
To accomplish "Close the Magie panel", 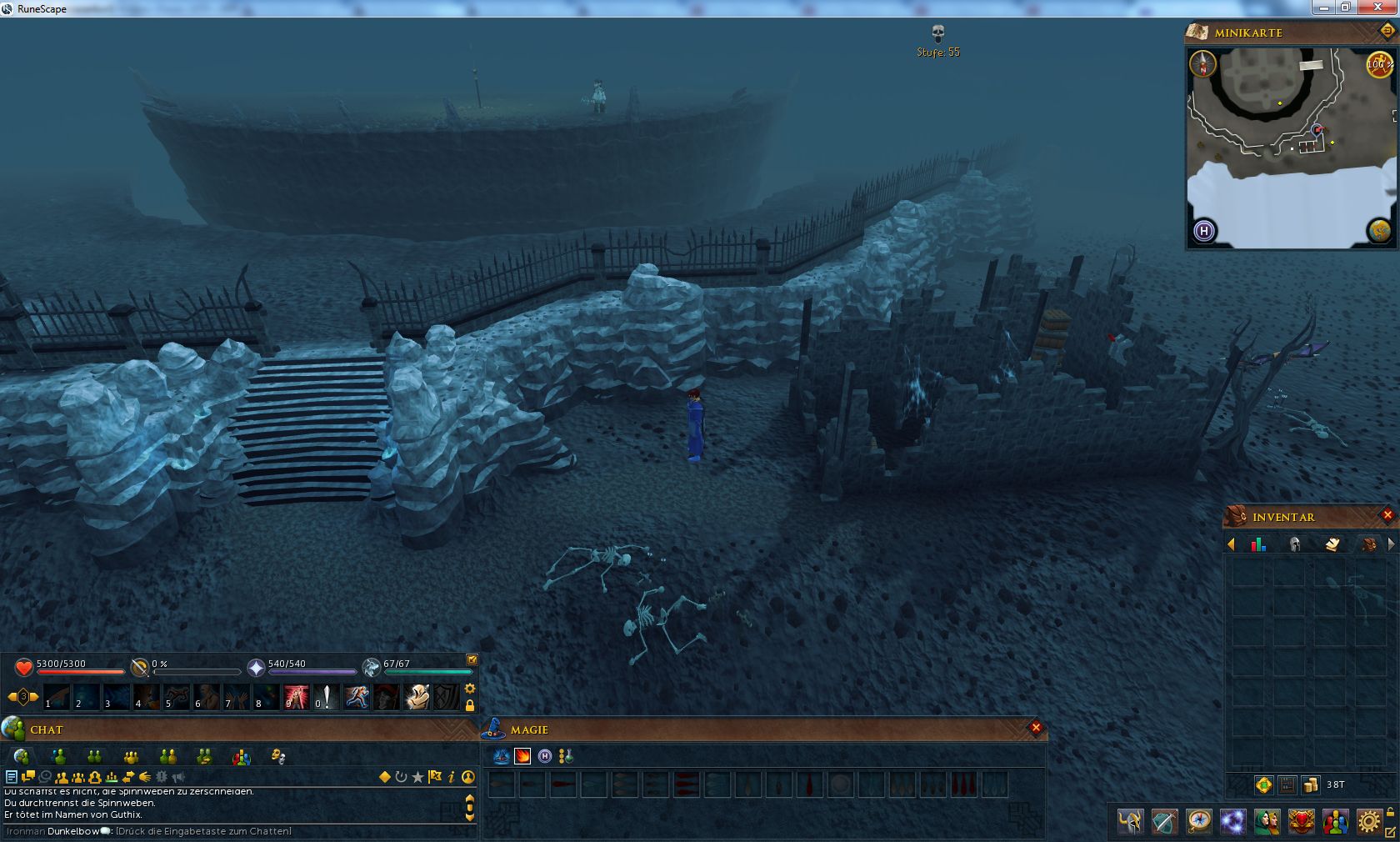I will coord(1036,728).
